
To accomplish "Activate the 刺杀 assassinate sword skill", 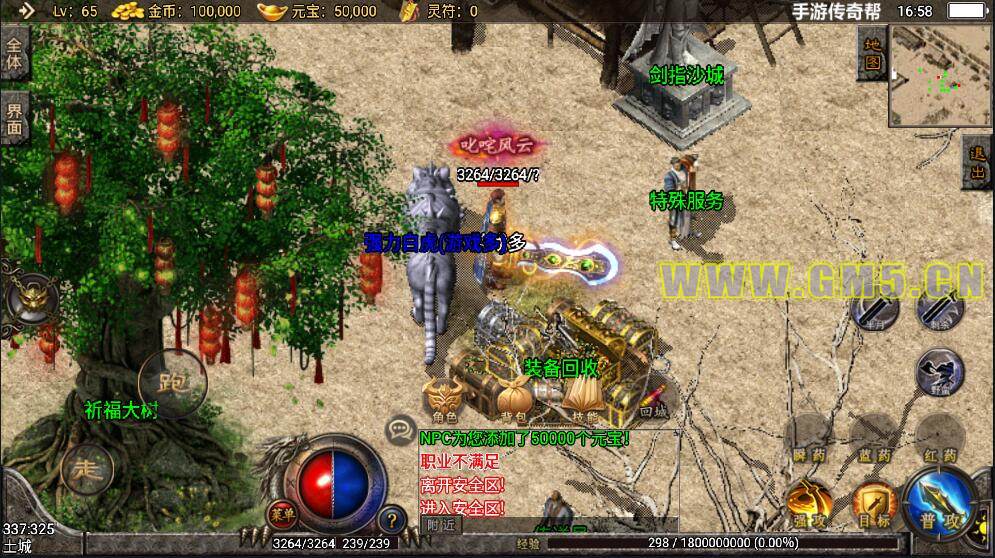I will tap(940, 309).
